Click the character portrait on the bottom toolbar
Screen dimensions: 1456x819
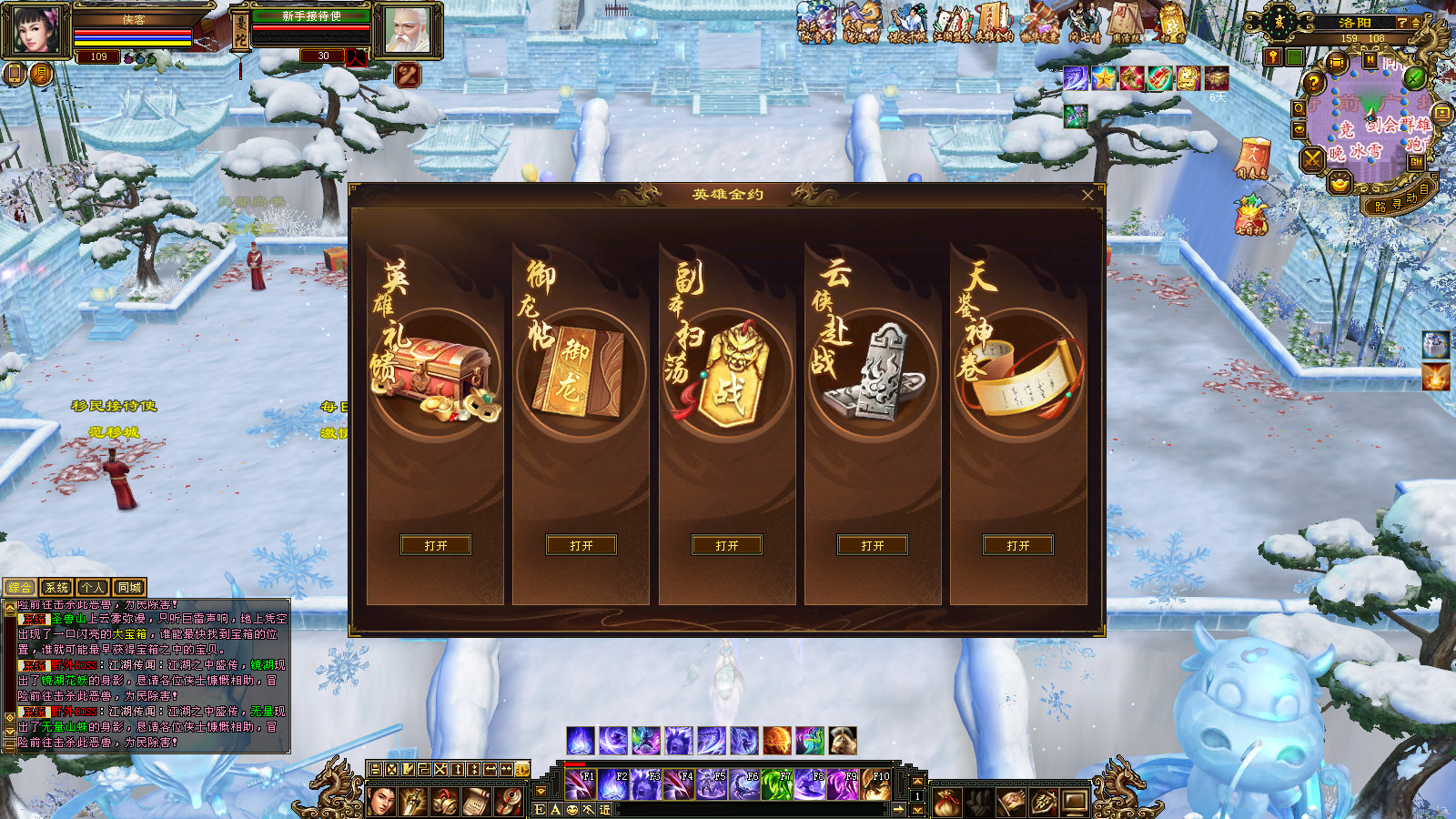coord(382,801)
